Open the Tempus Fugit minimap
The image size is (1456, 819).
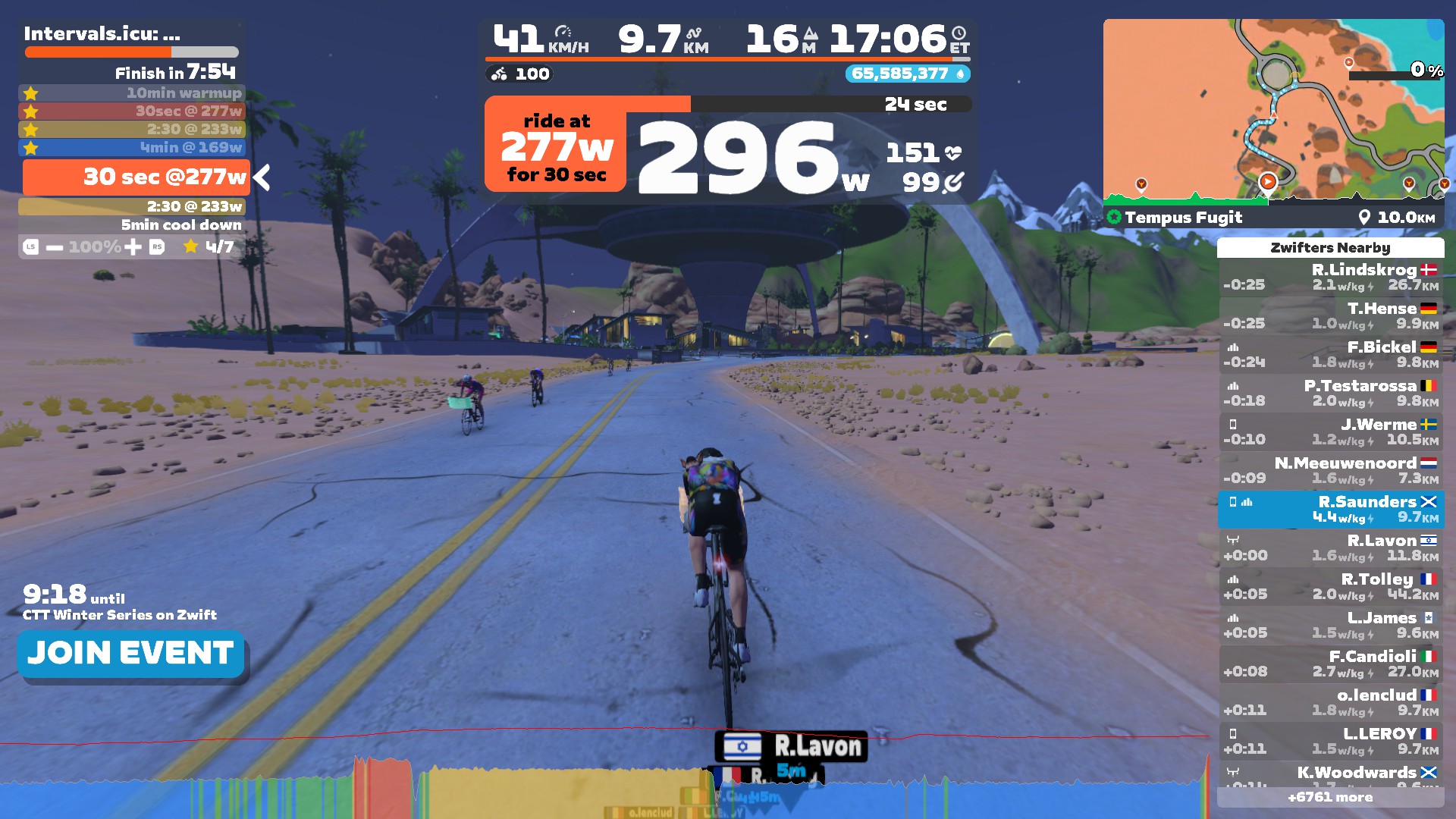1273,110
